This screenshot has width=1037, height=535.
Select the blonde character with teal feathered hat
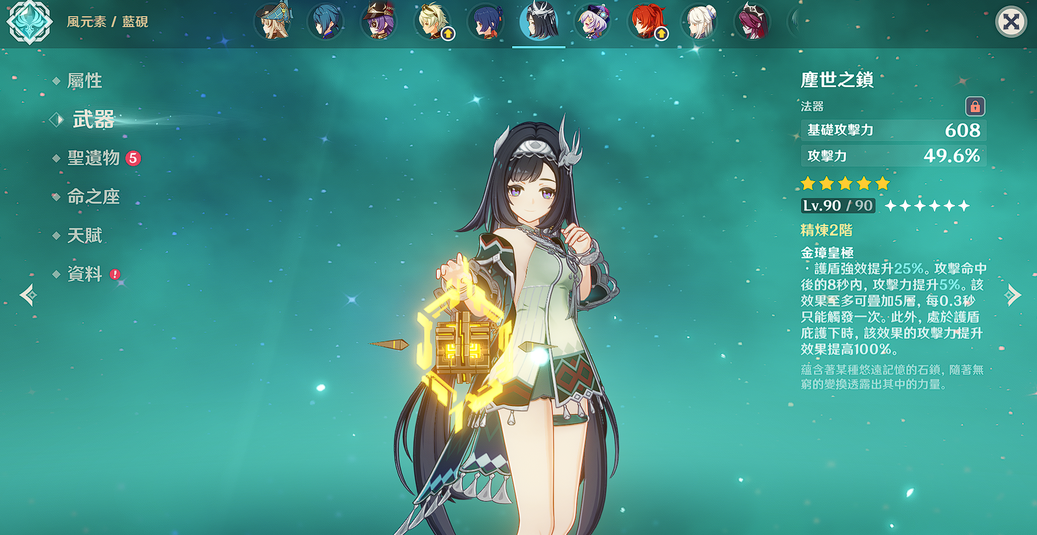pos(272,22)
